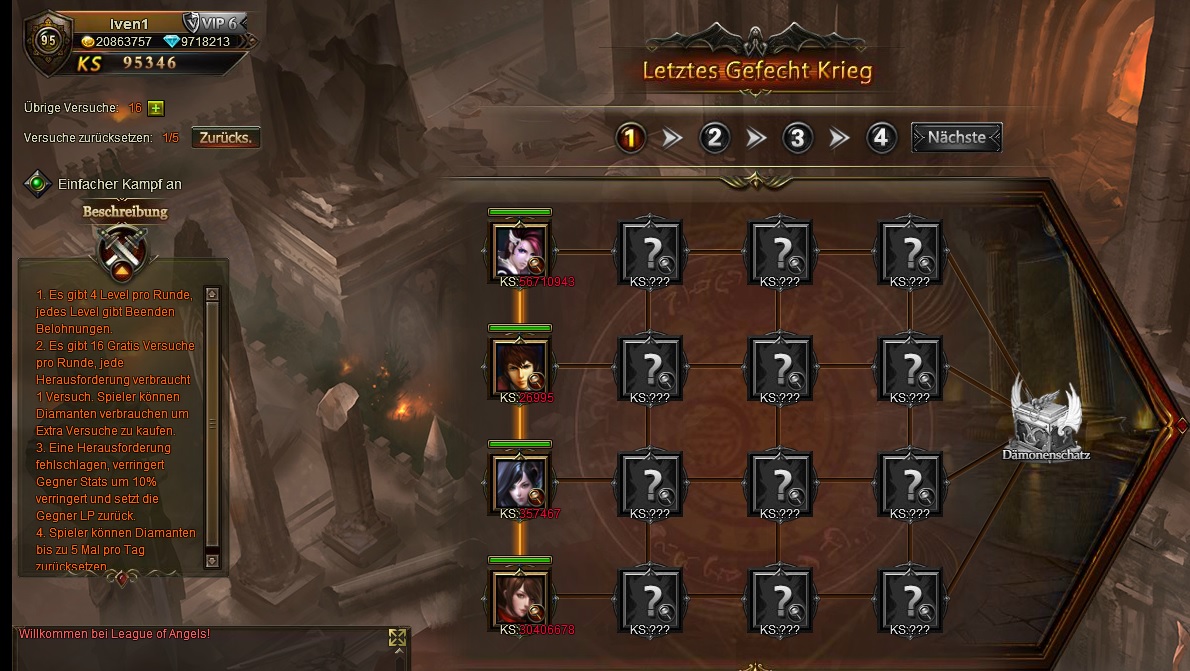Click the Nächste round button
Image resolution: width=1190 pixels, height=671 pixels.
pos(956,138)
